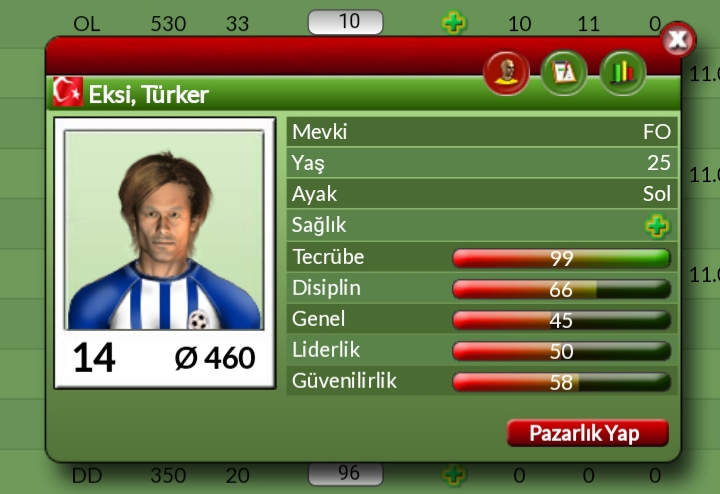Switch to the clipboard notes tab
The image size is (720, 494).
click(564, 73)
